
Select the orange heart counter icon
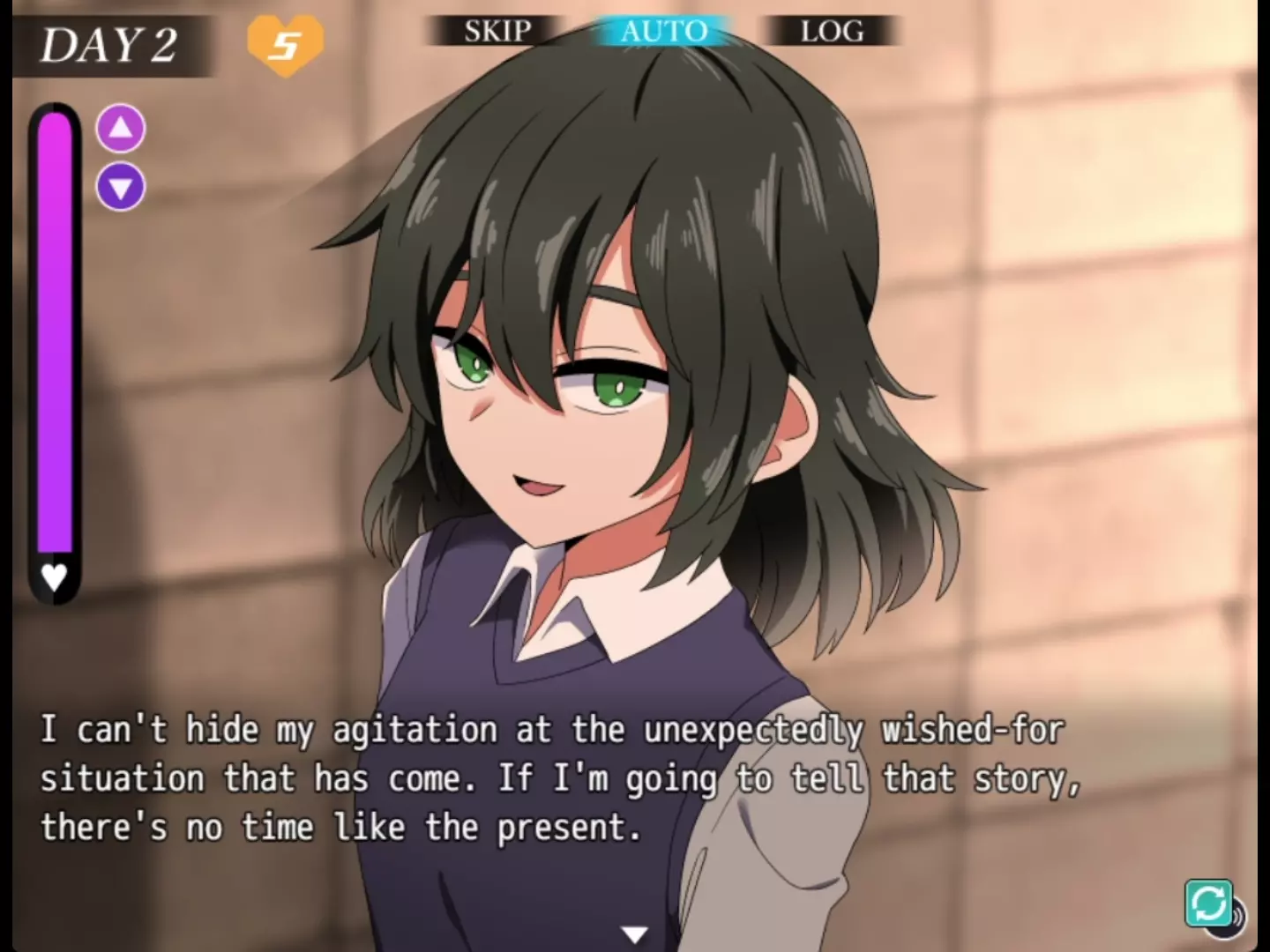[x=285, y=44]
